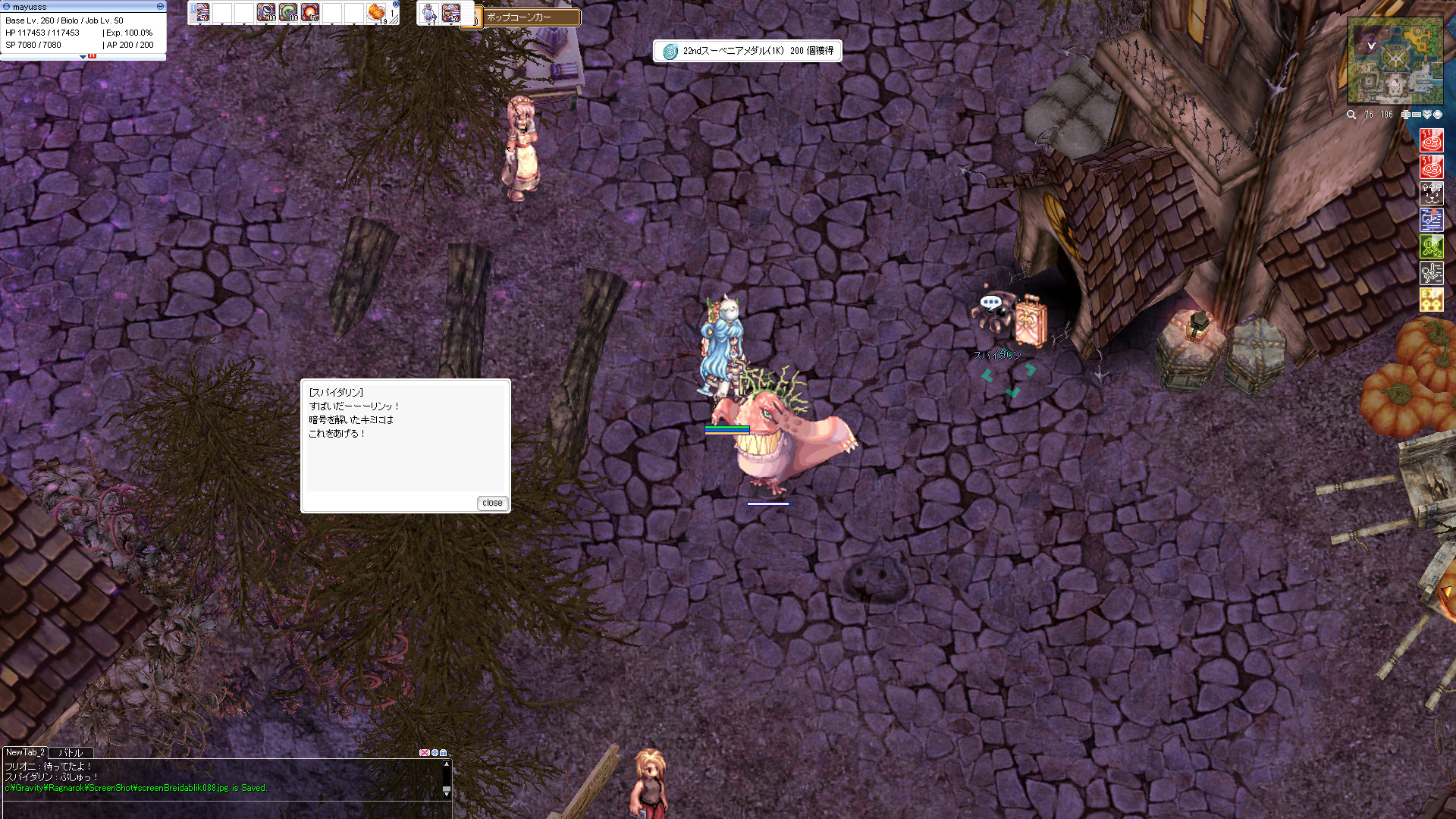Activate the red fire orb skill

309,12
